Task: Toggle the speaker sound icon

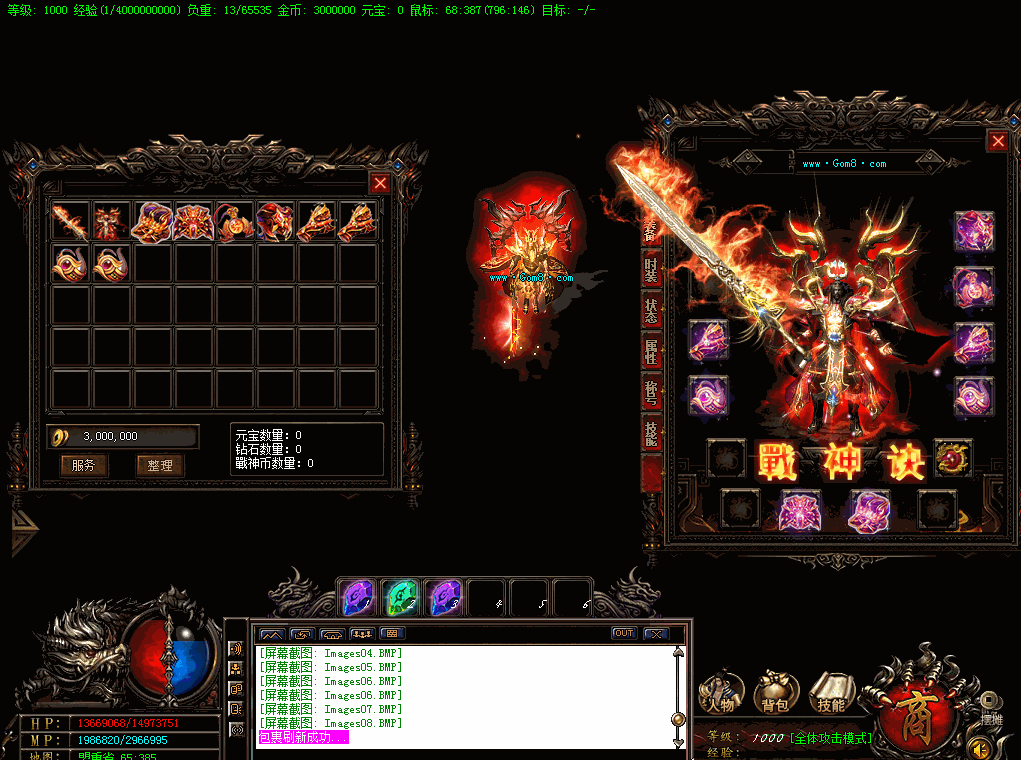Action: pos(984,747)
